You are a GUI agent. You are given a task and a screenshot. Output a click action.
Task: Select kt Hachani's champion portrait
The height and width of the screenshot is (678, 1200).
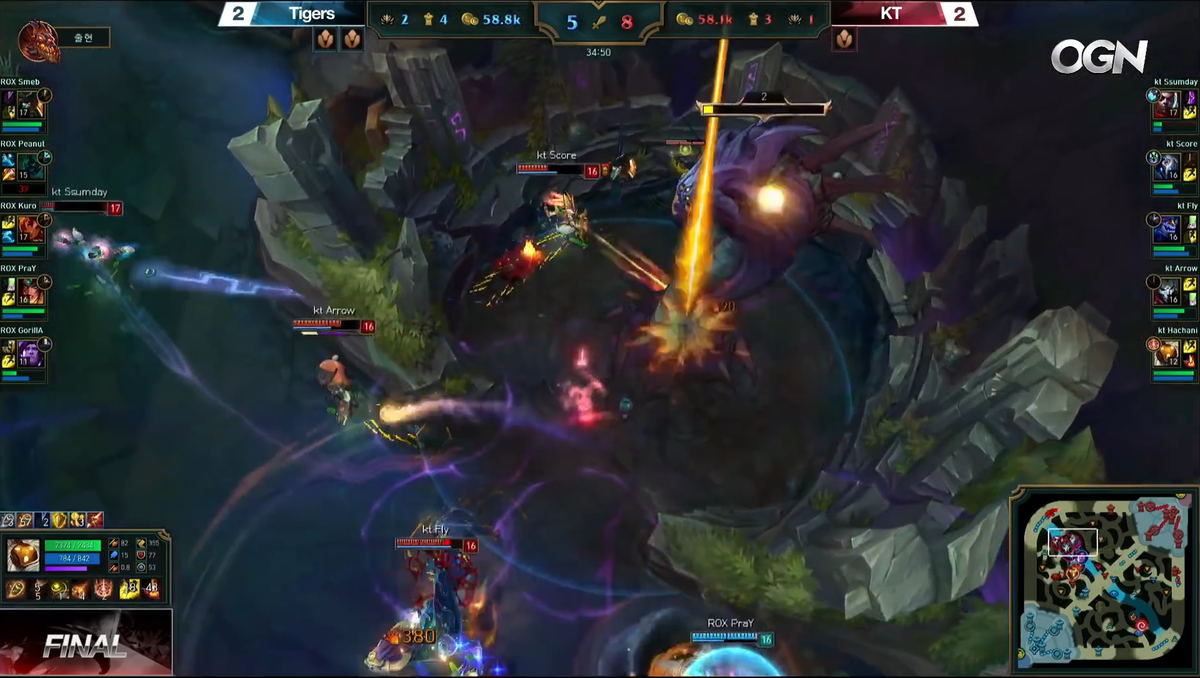point(1167,353)
